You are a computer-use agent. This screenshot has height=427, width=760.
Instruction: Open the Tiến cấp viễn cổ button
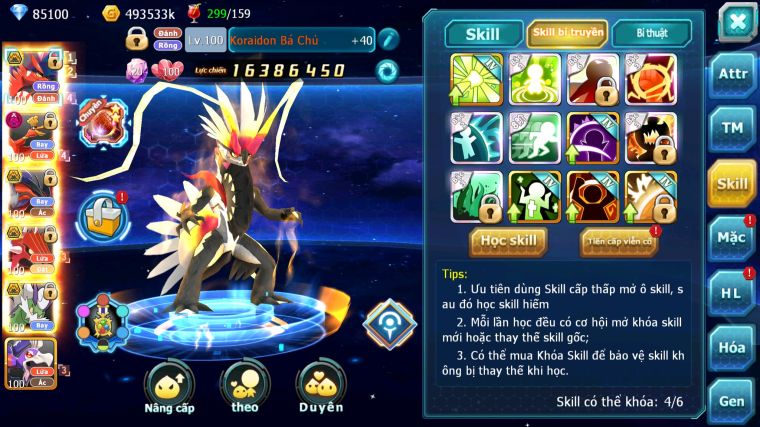tap(619, 241)
